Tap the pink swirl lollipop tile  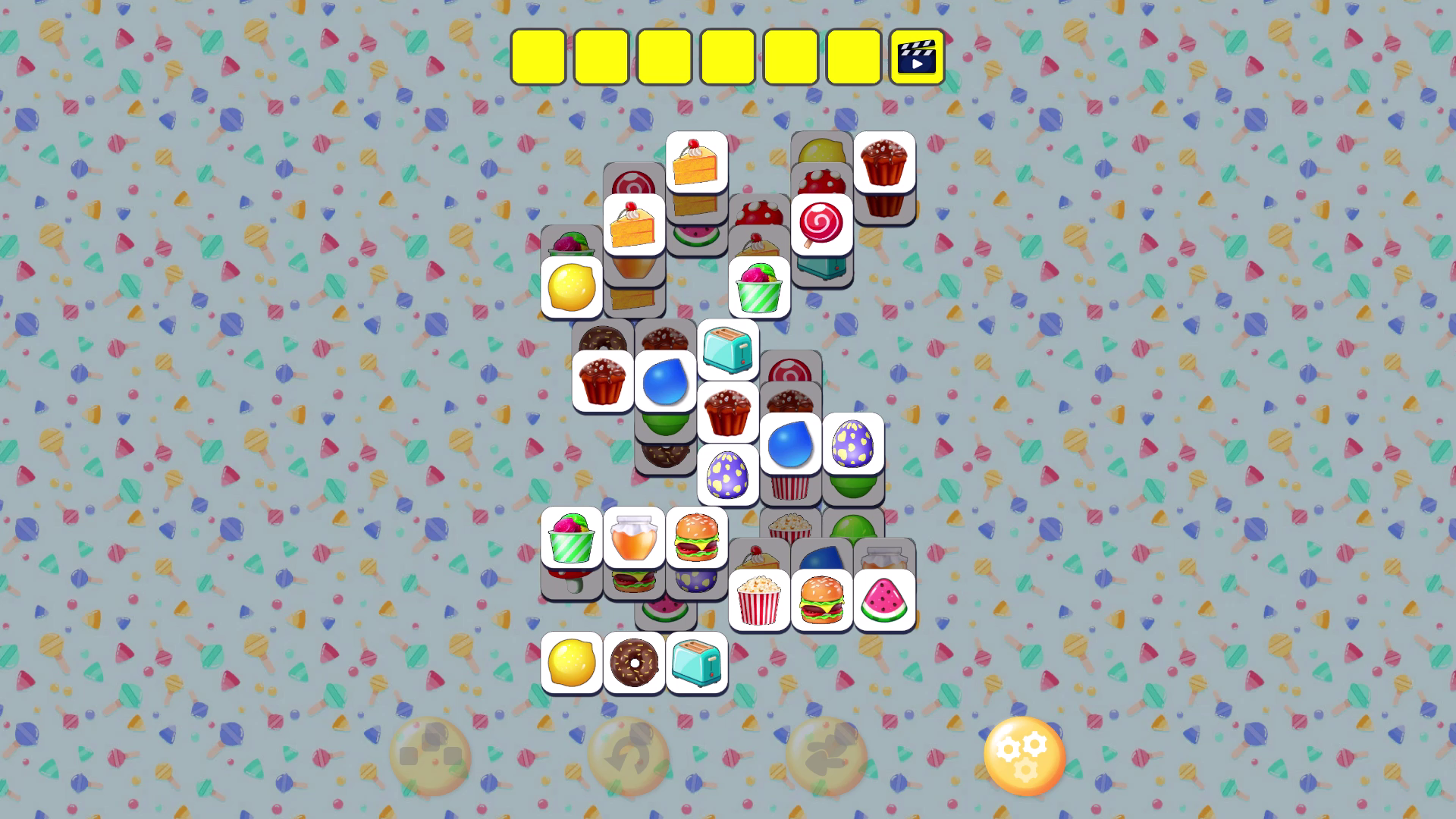[821, 224]
